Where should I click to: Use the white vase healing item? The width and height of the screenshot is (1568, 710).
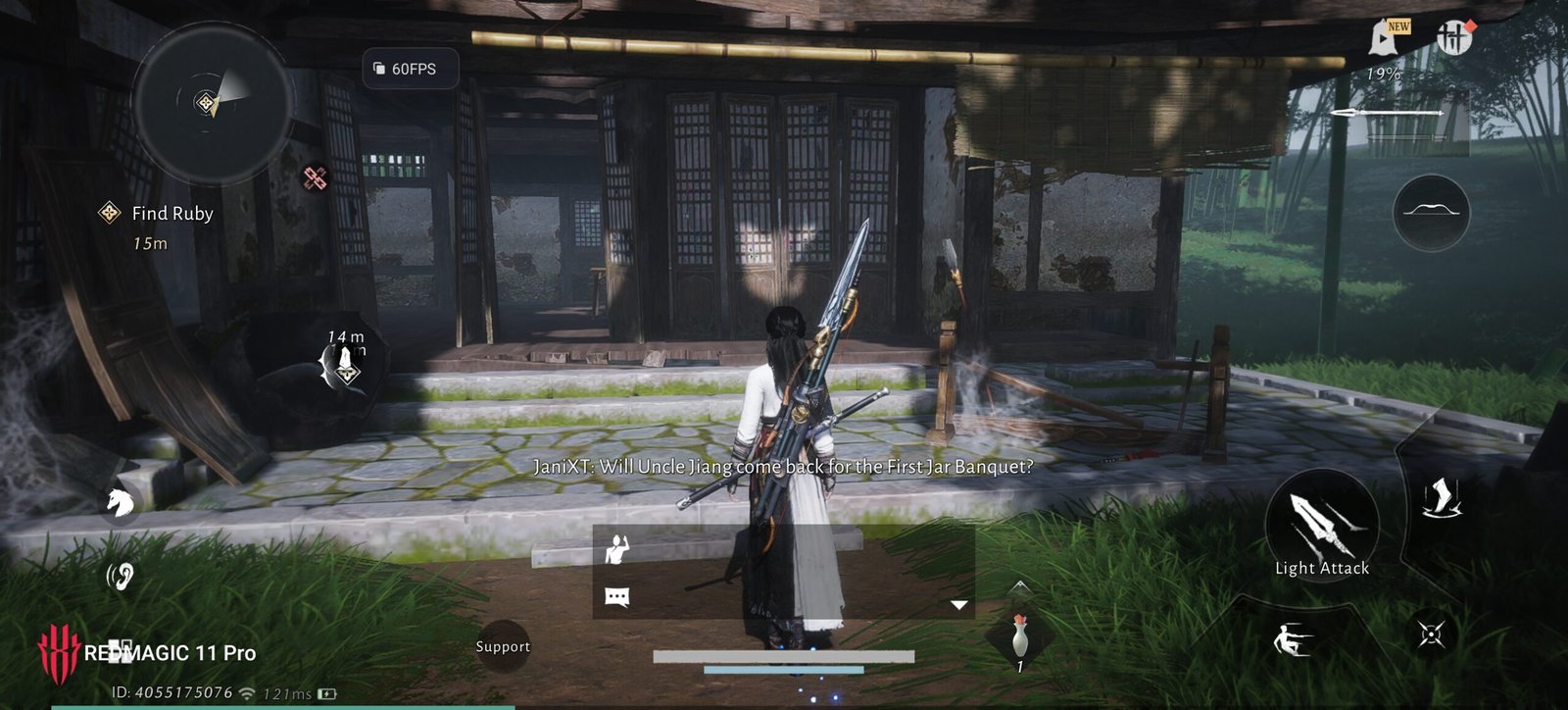click(x=1020, y=638)
